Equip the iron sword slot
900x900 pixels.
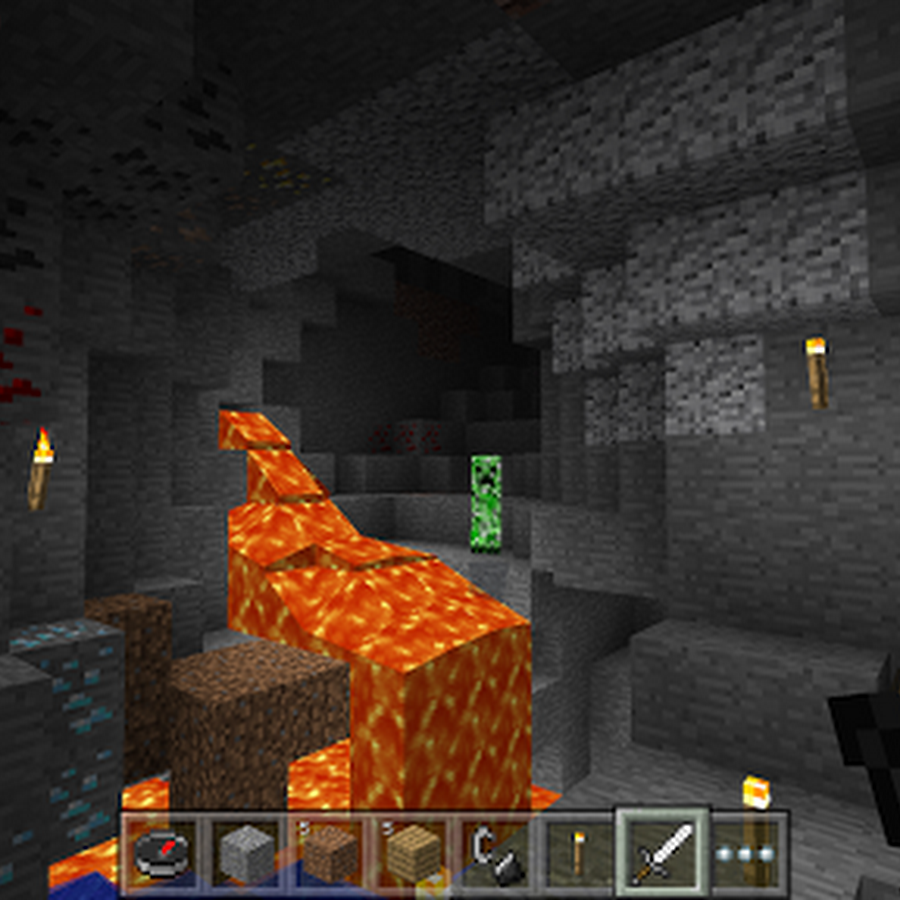click(x=663, y=852)
